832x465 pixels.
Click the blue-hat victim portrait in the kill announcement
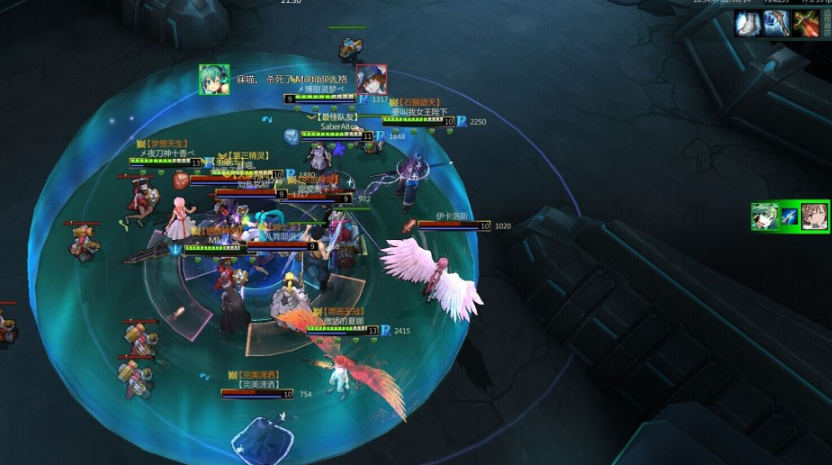pos(371,80)
